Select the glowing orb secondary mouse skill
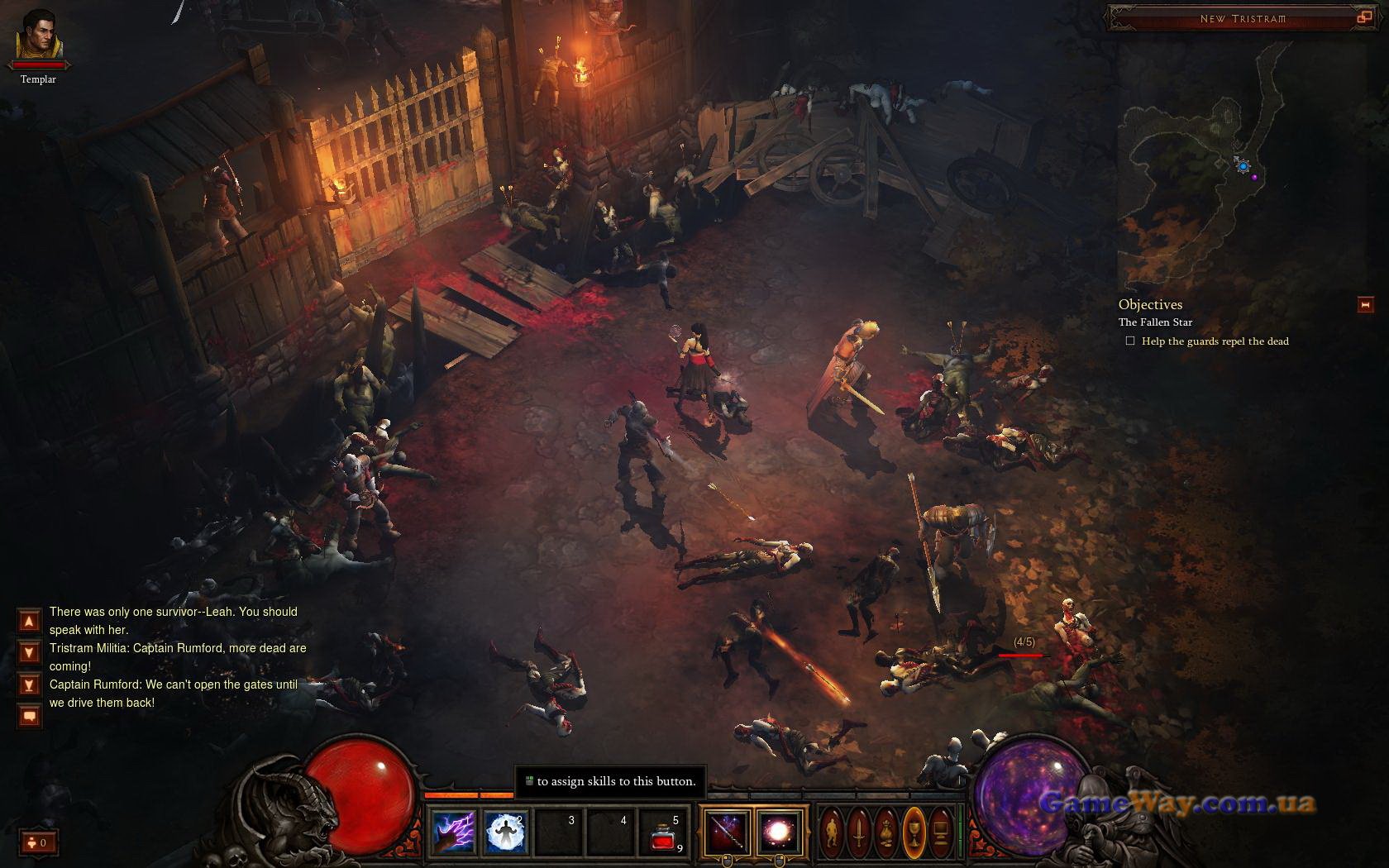 (x=779, y=831)
